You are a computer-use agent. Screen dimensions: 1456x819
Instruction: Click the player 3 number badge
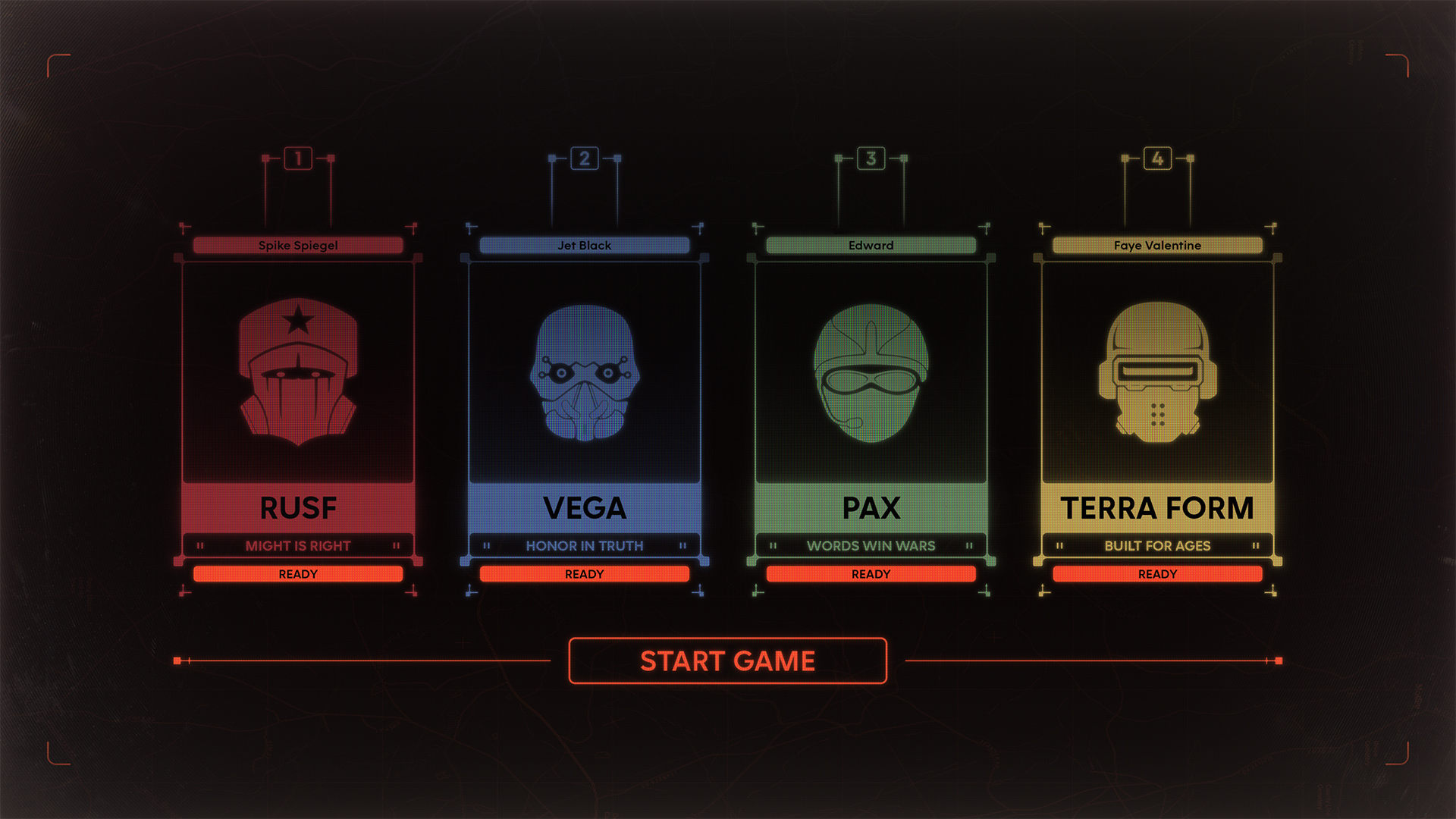(871, 158)
